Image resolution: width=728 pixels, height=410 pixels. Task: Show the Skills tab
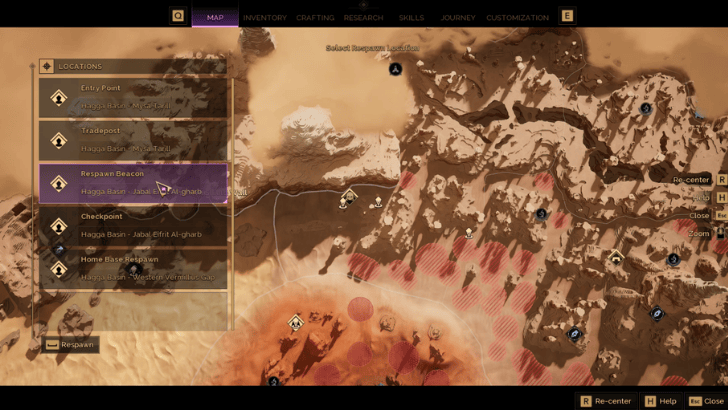[x=411, y=17]
